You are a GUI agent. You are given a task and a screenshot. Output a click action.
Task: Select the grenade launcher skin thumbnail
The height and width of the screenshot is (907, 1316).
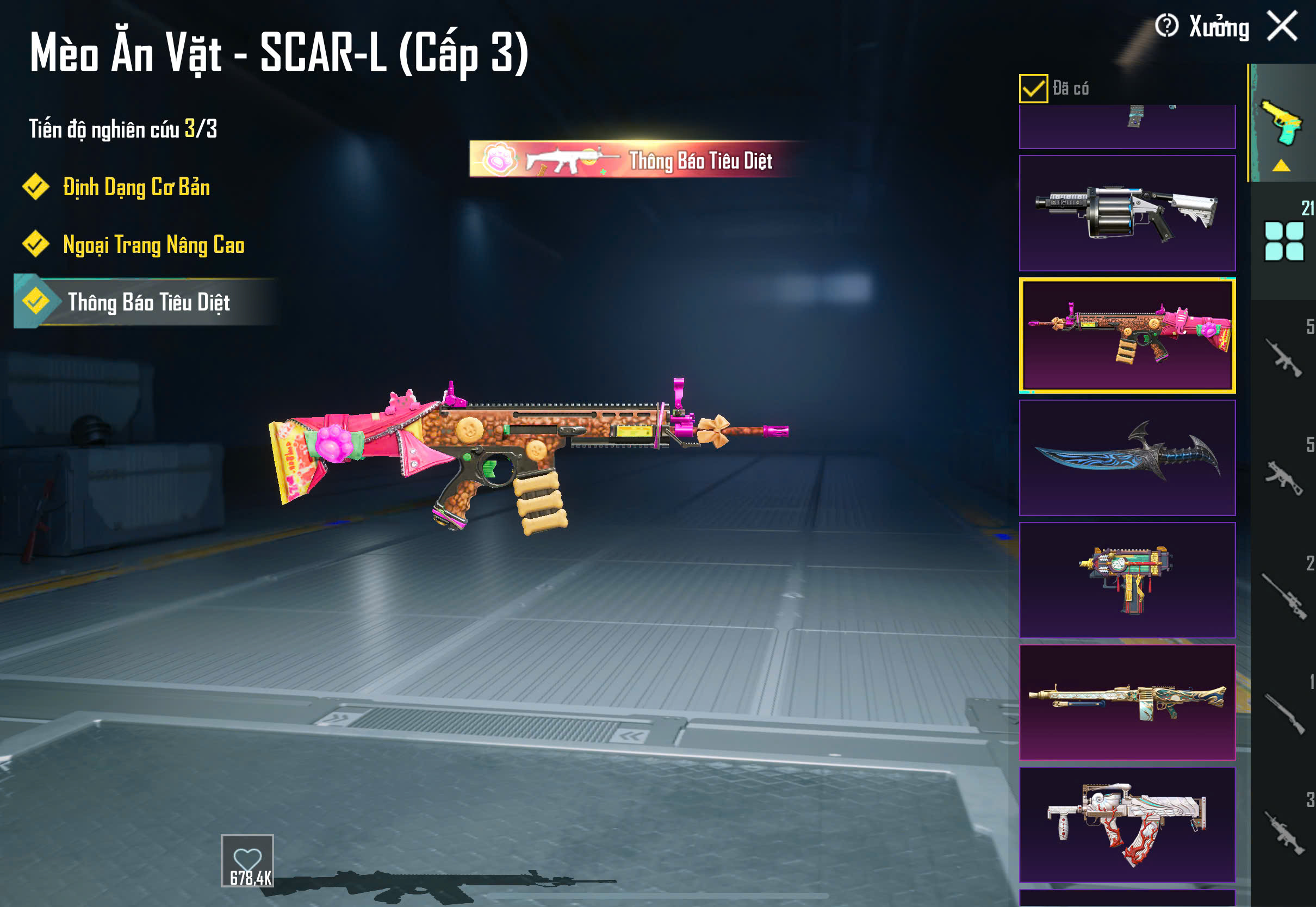click(1127, 213)
